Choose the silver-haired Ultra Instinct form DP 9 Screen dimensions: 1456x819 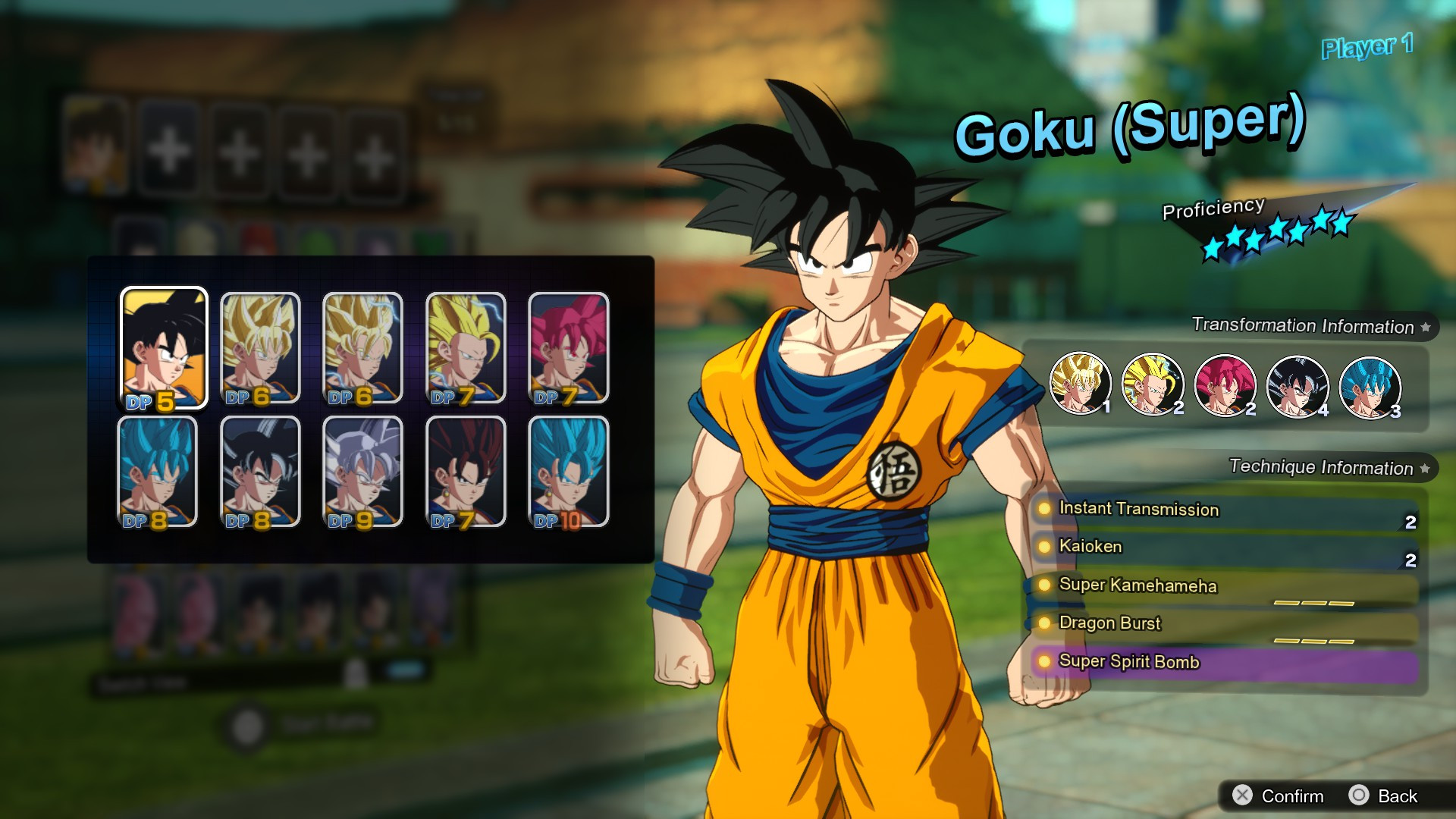click(362, 472)
